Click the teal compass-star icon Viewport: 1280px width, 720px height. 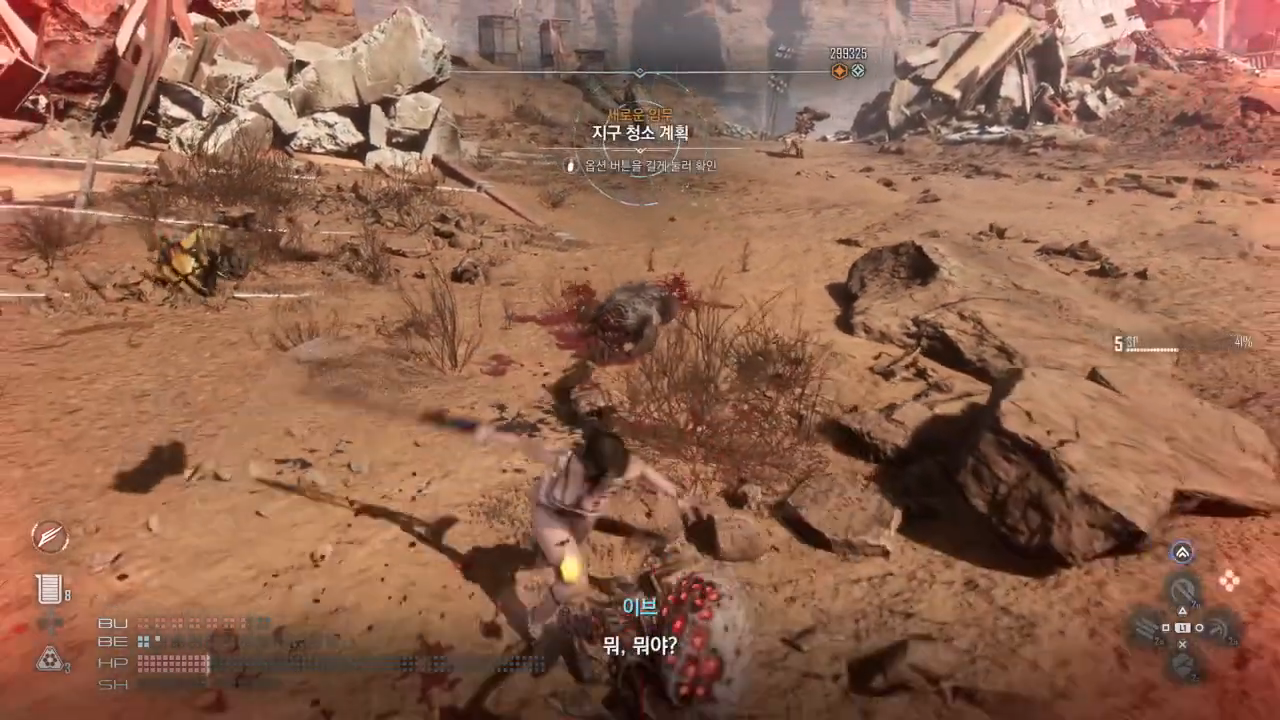pyautogui.click(x=858, y=71)
